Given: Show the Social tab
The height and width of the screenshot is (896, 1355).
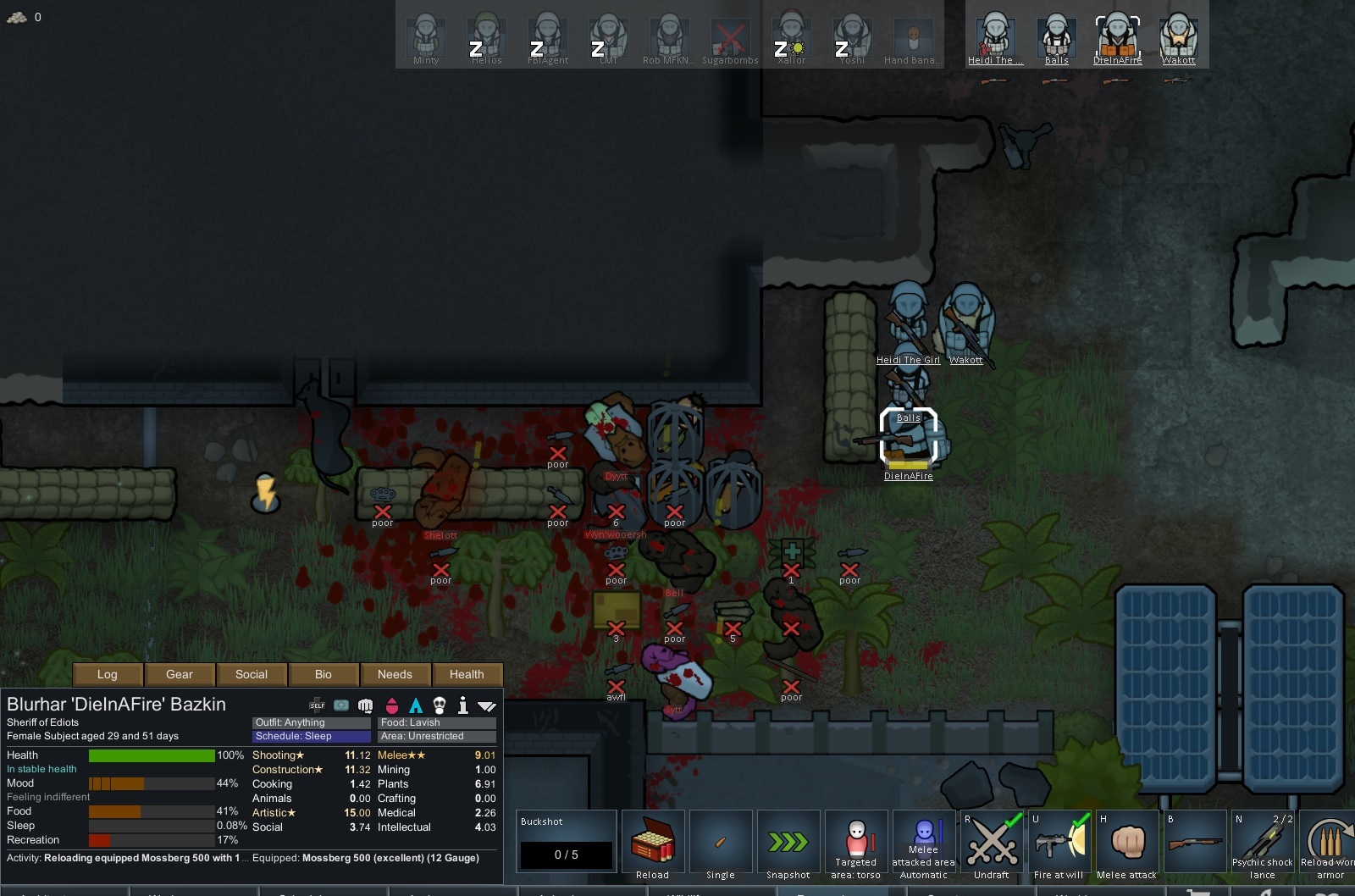Looking at the screenshot, I should (x=252, y=674).
